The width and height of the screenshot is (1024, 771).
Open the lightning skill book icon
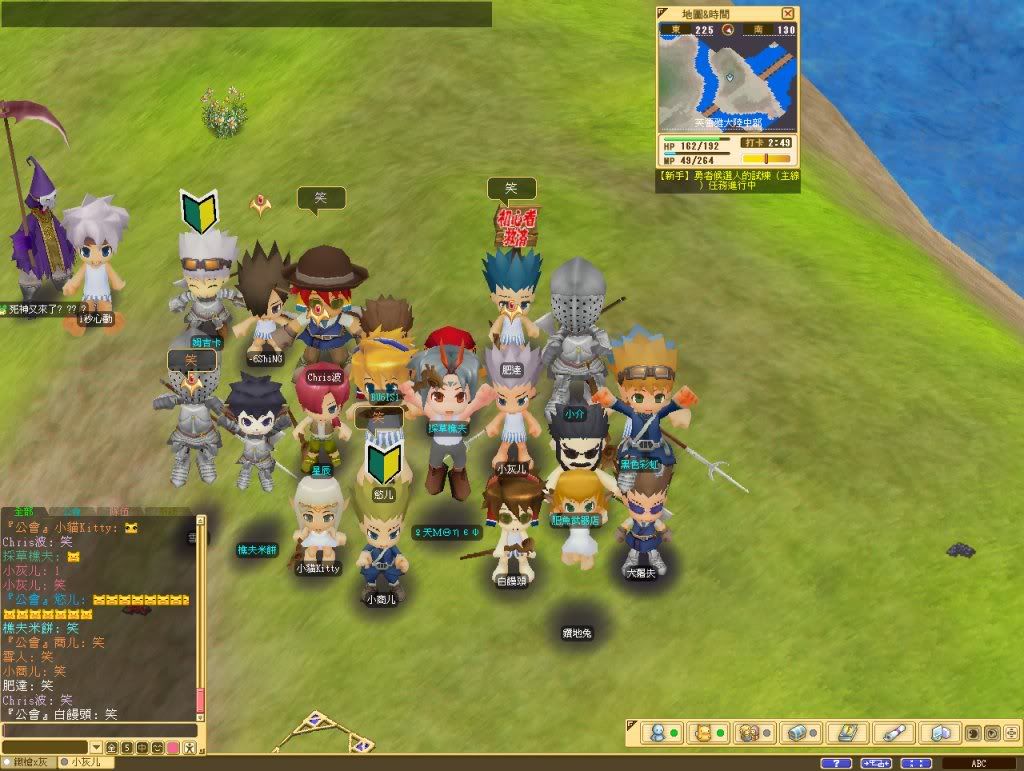847,732
